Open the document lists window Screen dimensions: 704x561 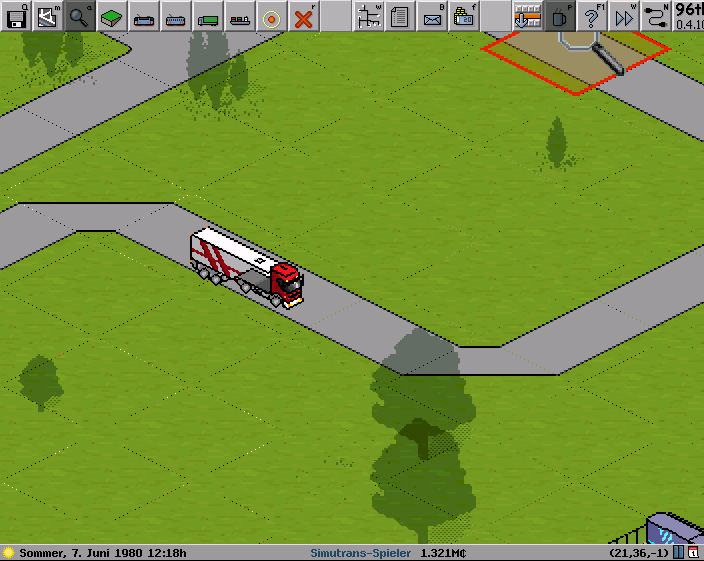[400, 16]
